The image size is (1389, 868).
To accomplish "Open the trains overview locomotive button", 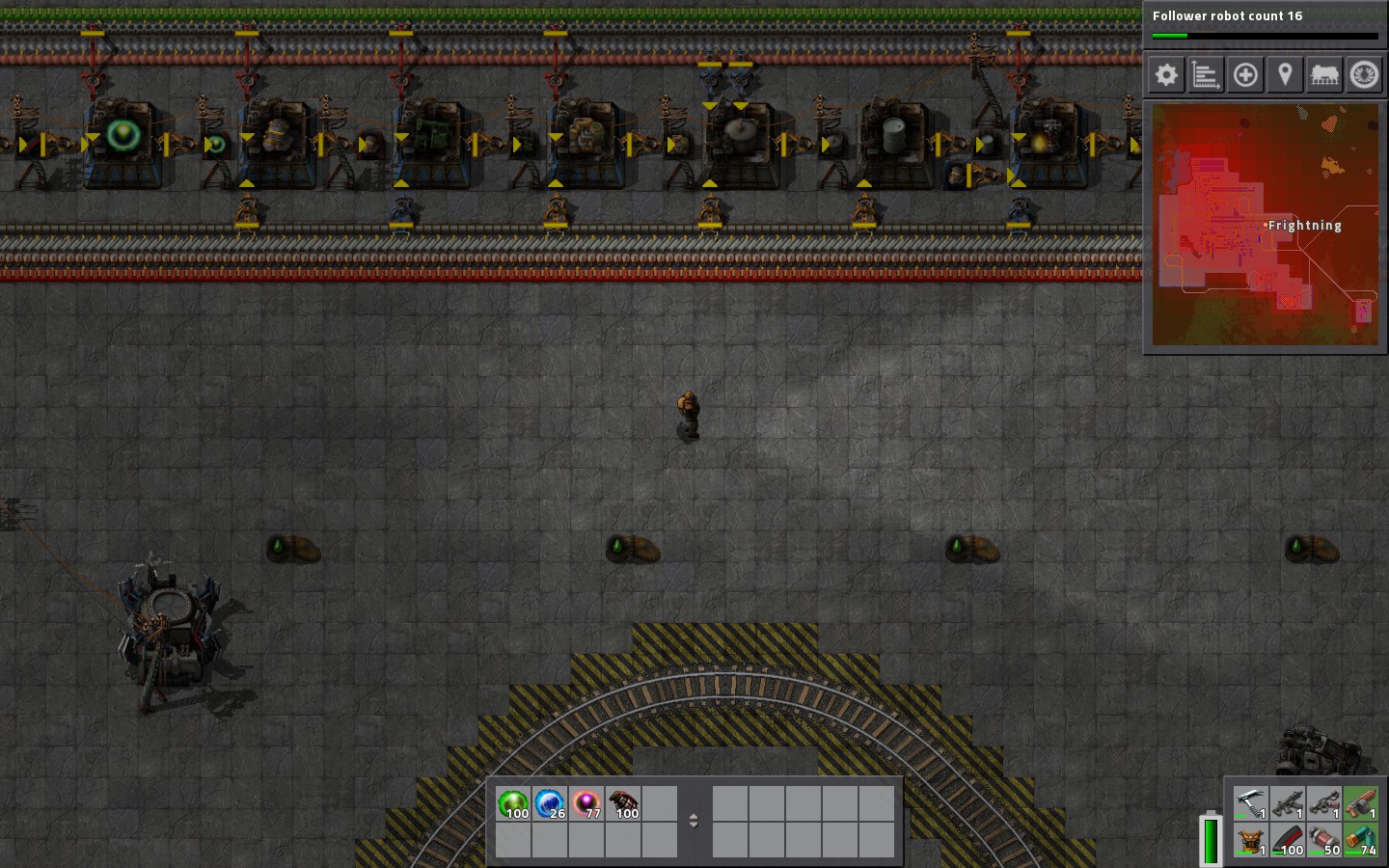I will coord(1324,75).
